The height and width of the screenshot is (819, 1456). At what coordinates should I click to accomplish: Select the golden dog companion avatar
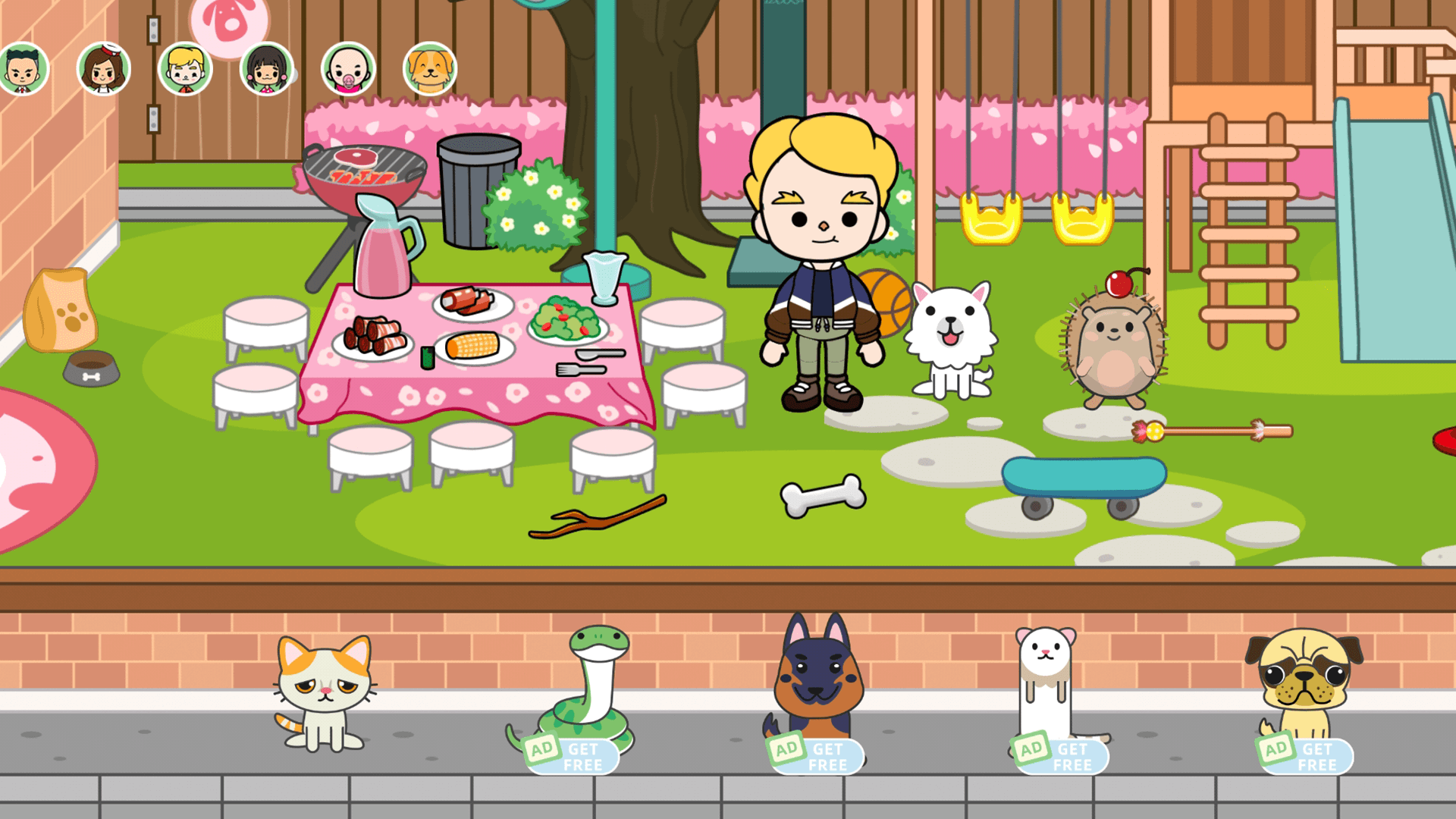click(430, 68)
